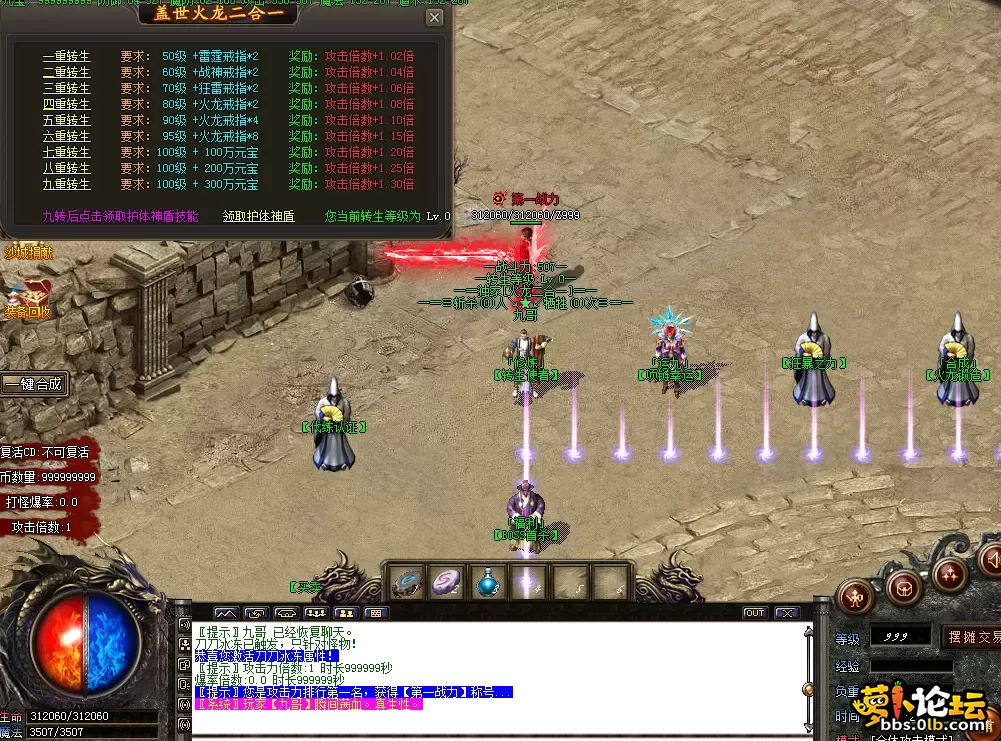Click the OUT button above chat

tap(754, 613)
